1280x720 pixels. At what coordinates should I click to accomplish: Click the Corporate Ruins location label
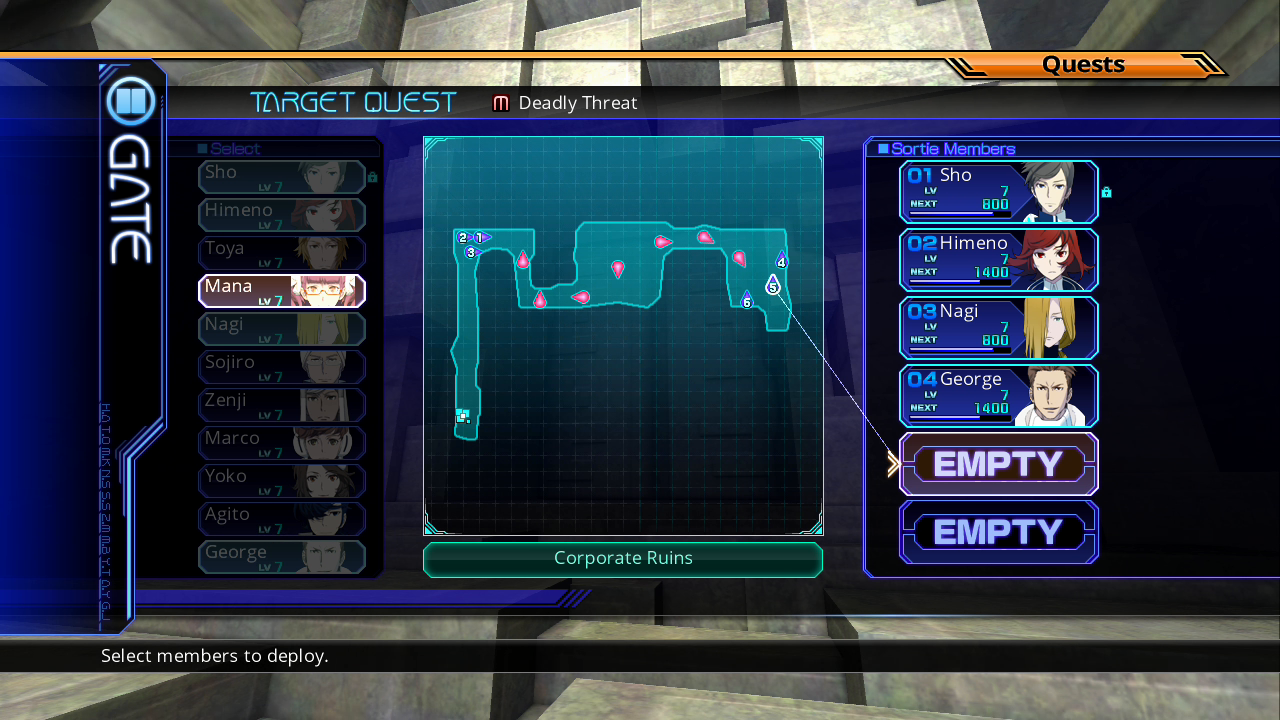(x=623, y=559)
